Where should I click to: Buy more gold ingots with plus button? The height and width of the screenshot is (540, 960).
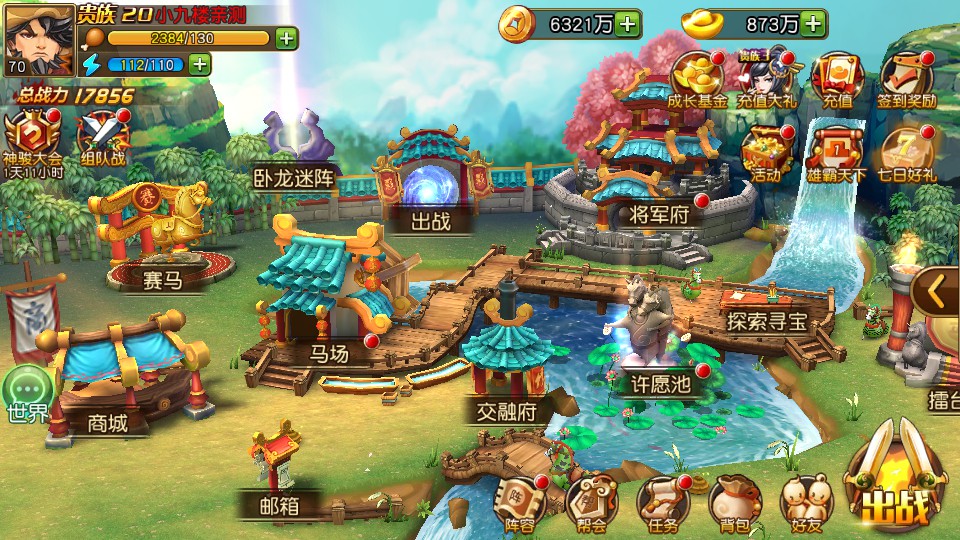coord(814,23)
